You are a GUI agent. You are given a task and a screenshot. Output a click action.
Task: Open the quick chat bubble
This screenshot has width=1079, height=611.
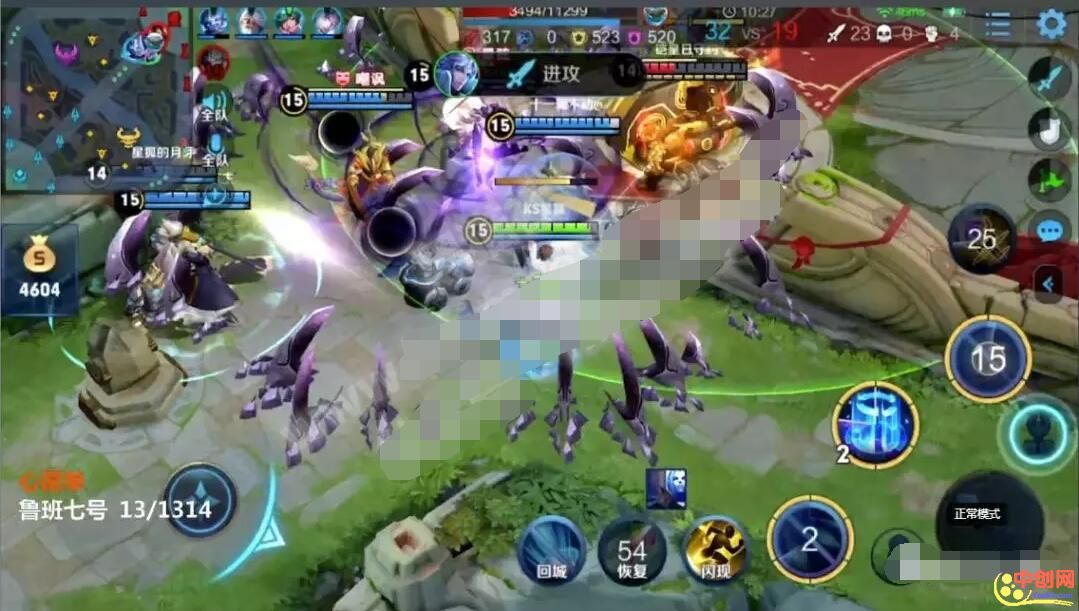pos(1049,231)
